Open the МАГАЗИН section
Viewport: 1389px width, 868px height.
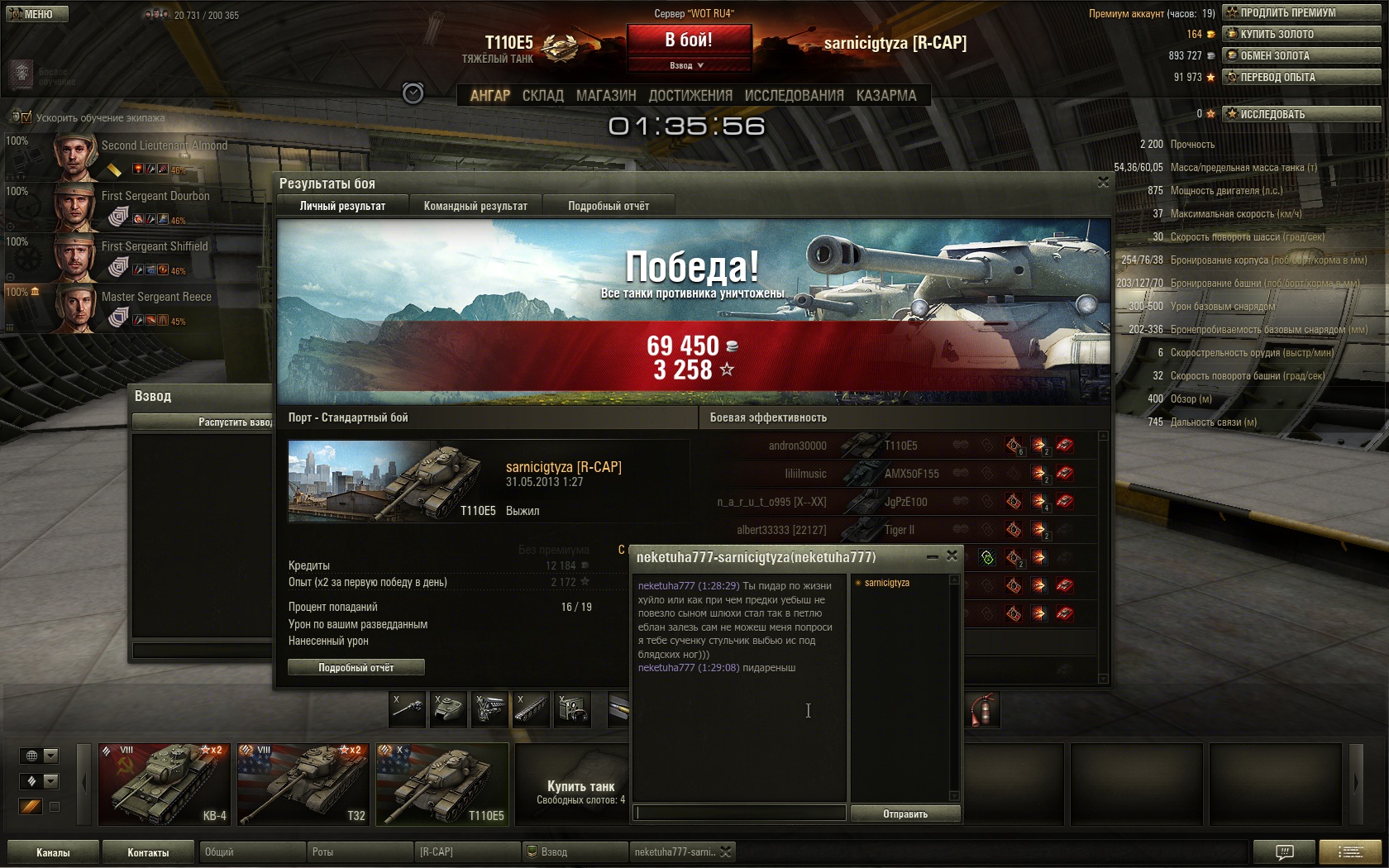click(x=606, y=96)
